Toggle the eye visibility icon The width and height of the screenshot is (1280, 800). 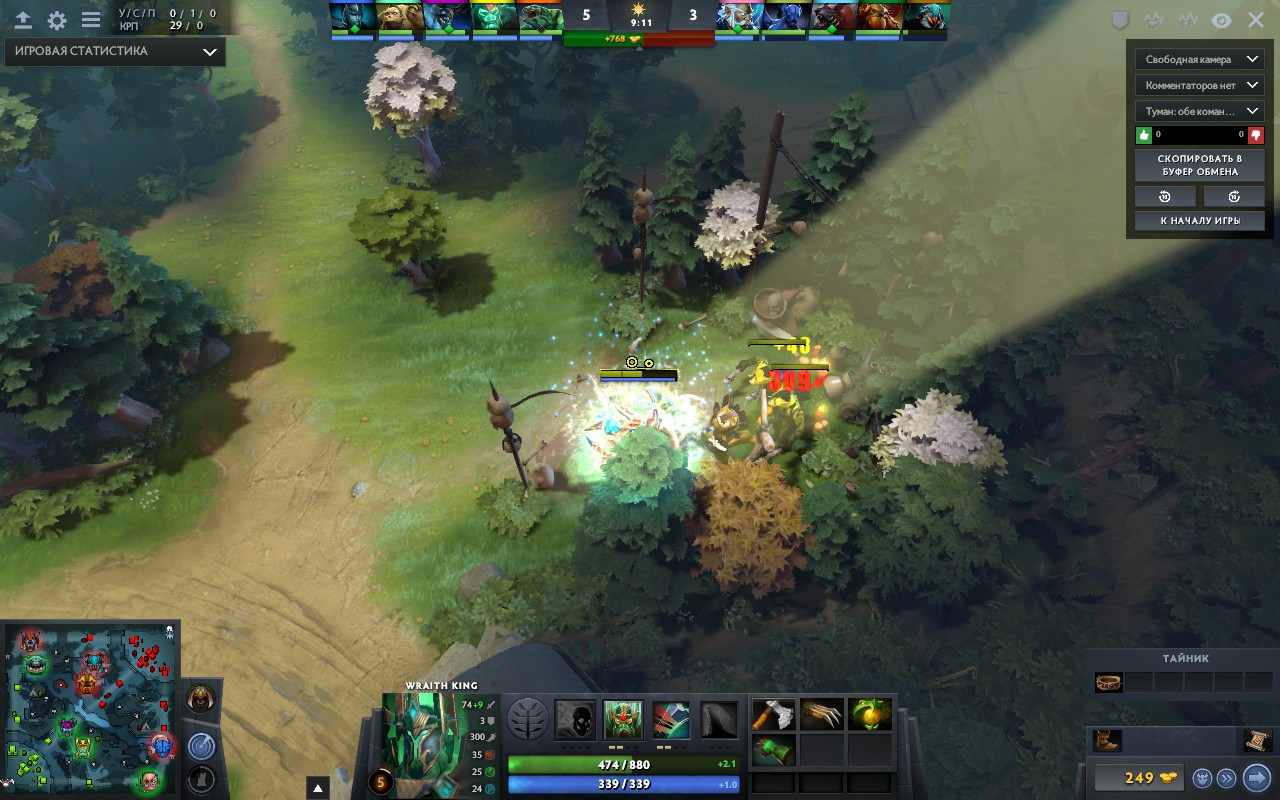[x=1221, y=20]
